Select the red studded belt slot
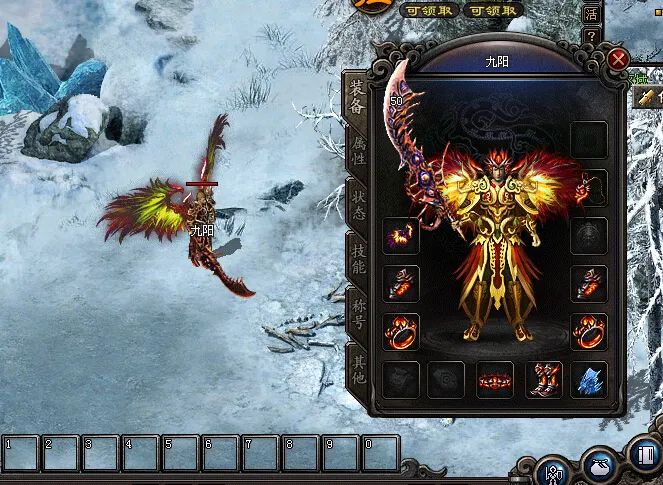 tap(495, 380)
